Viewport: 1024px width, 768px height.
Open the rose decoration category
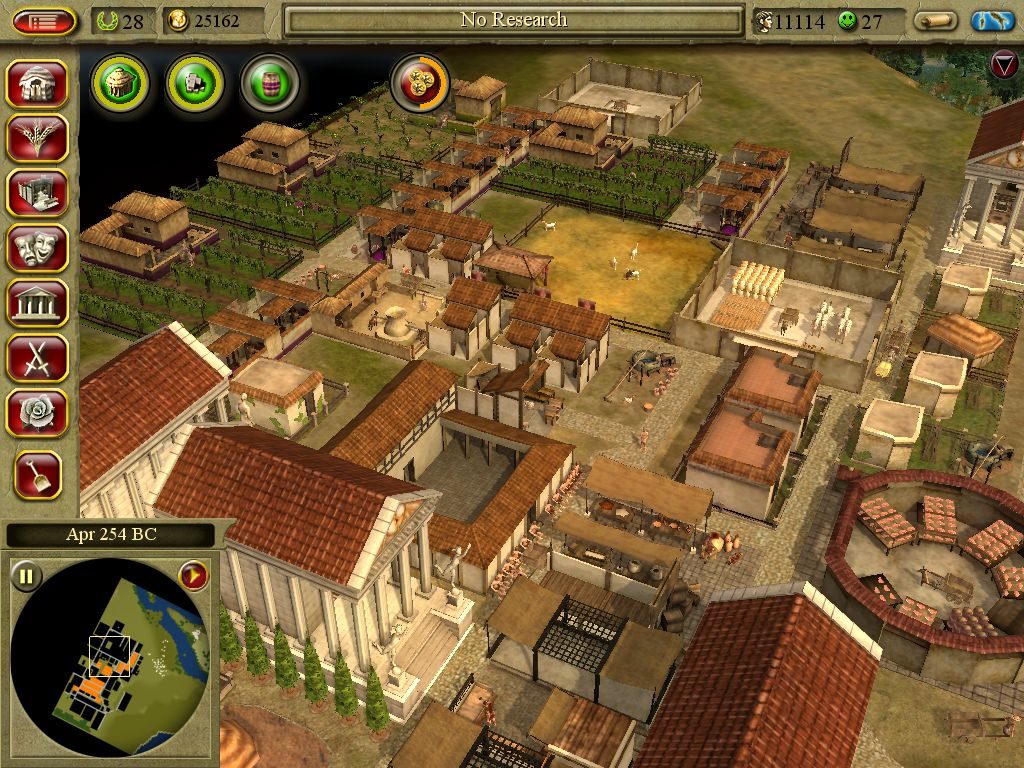pyautogui.click(x=39, y=411)
